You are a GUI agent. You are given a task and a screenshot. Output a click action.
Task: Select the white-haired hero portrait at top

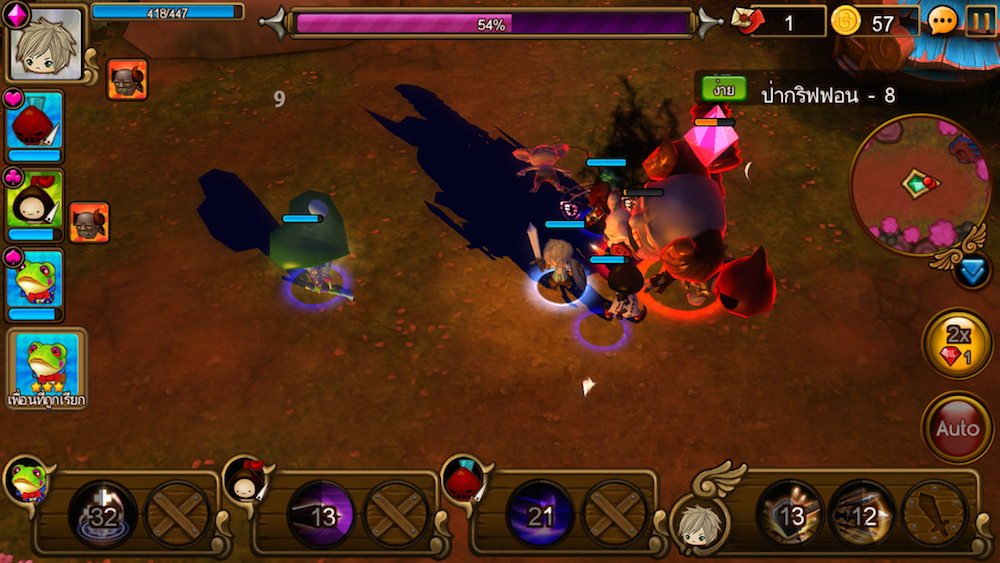click(45, 43)
